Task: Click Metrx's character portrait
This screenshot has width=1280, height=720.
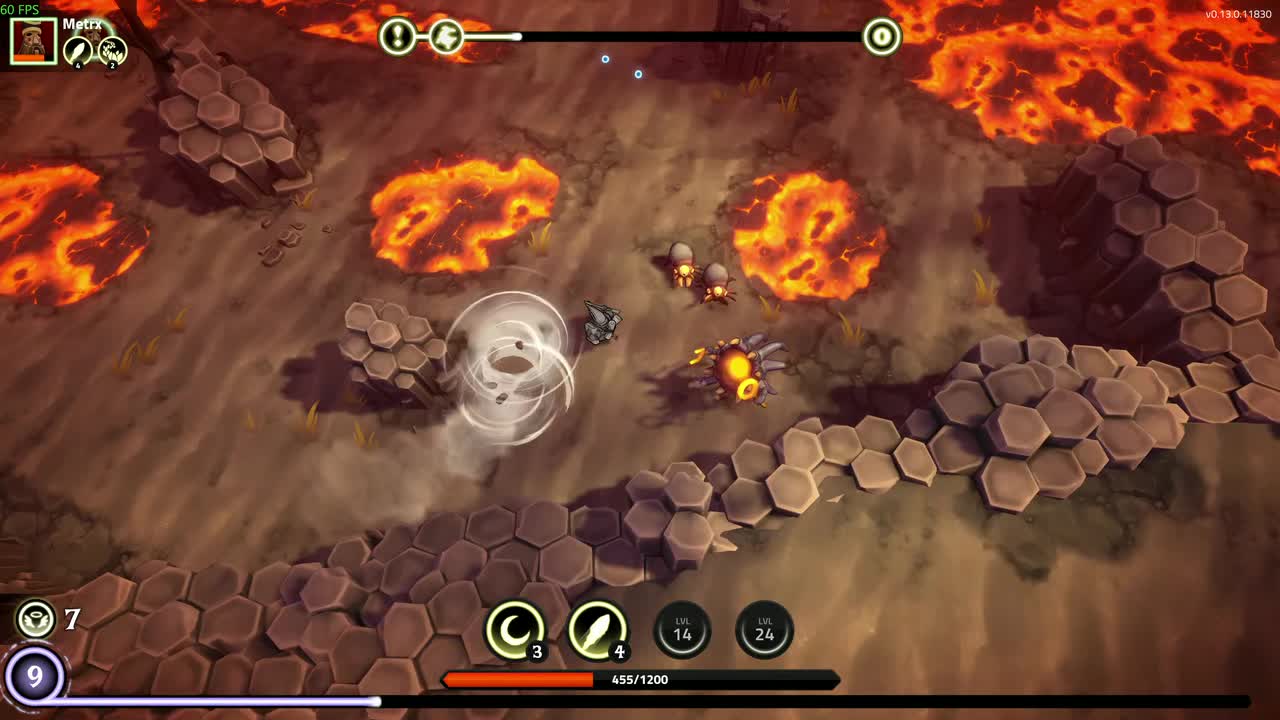Action: (x=33, y=41)
